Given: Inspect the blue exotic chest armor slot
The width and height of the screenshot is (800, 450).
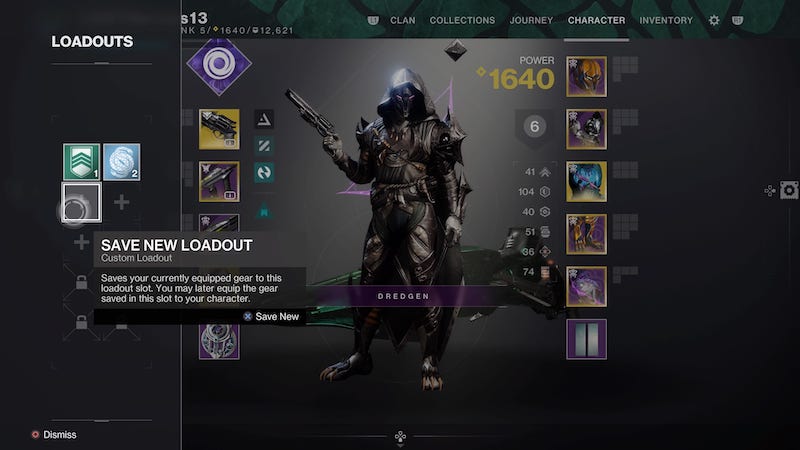Looking at the screenshot, I should pyautogui.click(x=586, y=181).
